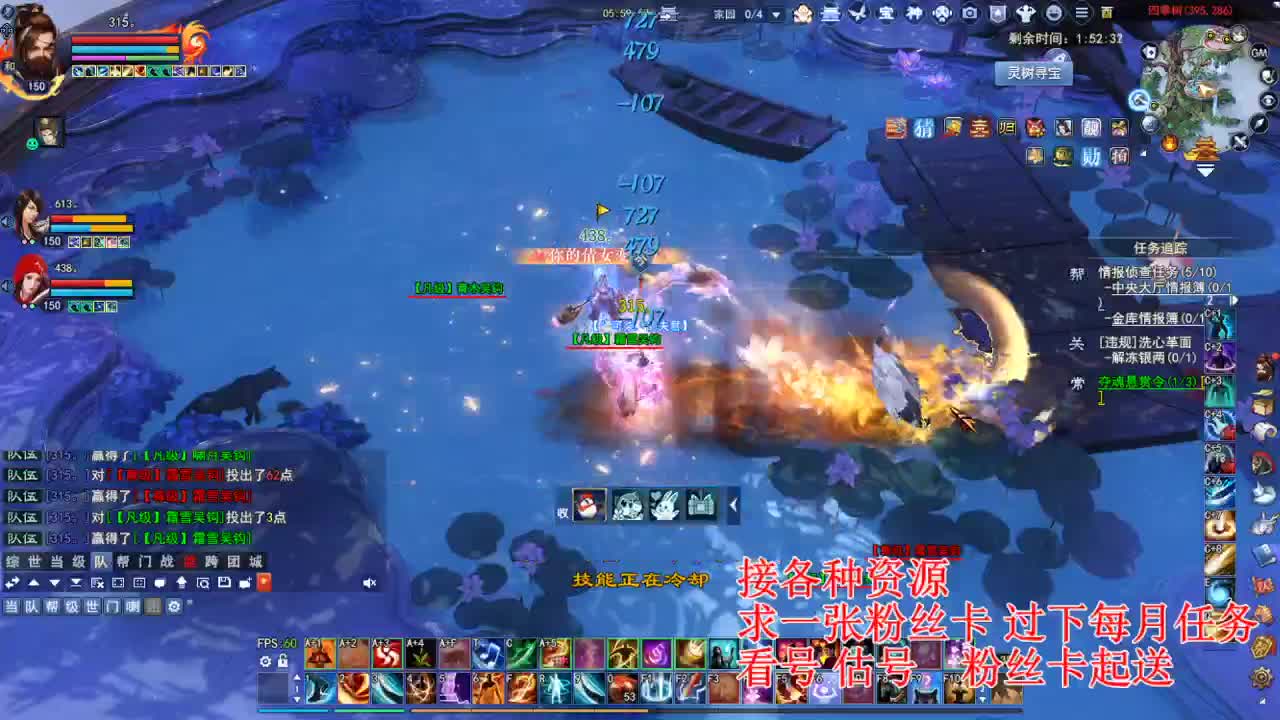Screen dimensions: 1280x720
Task: Expand the buff list arrow beside the task tracker
Action: 1234,300
